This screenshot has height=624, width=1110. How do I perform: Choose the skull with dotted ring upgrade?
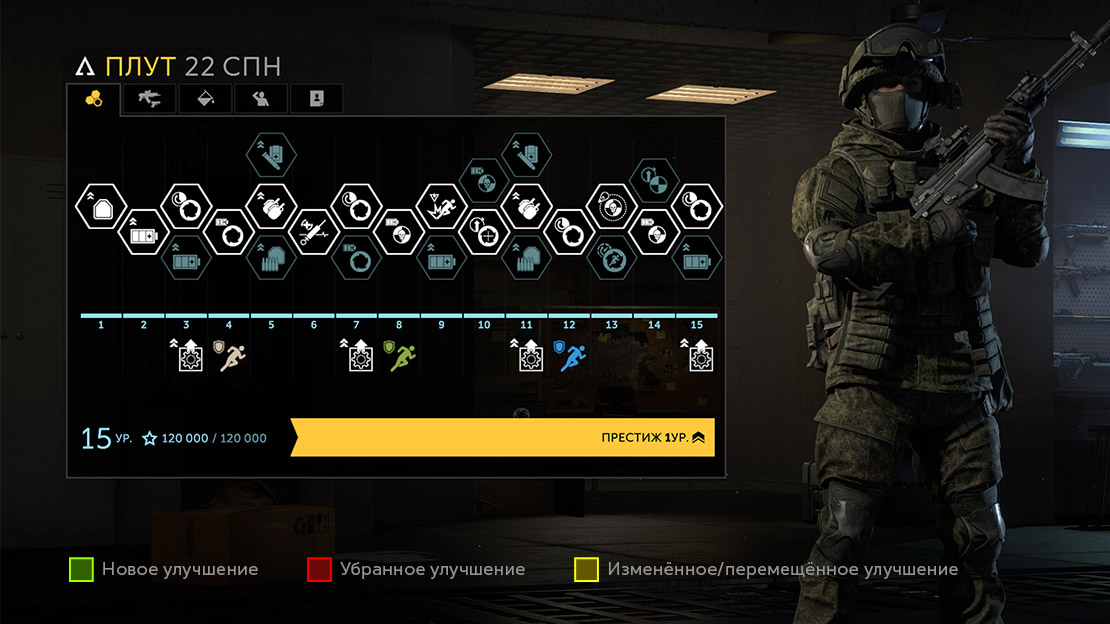tap(610, 208)
